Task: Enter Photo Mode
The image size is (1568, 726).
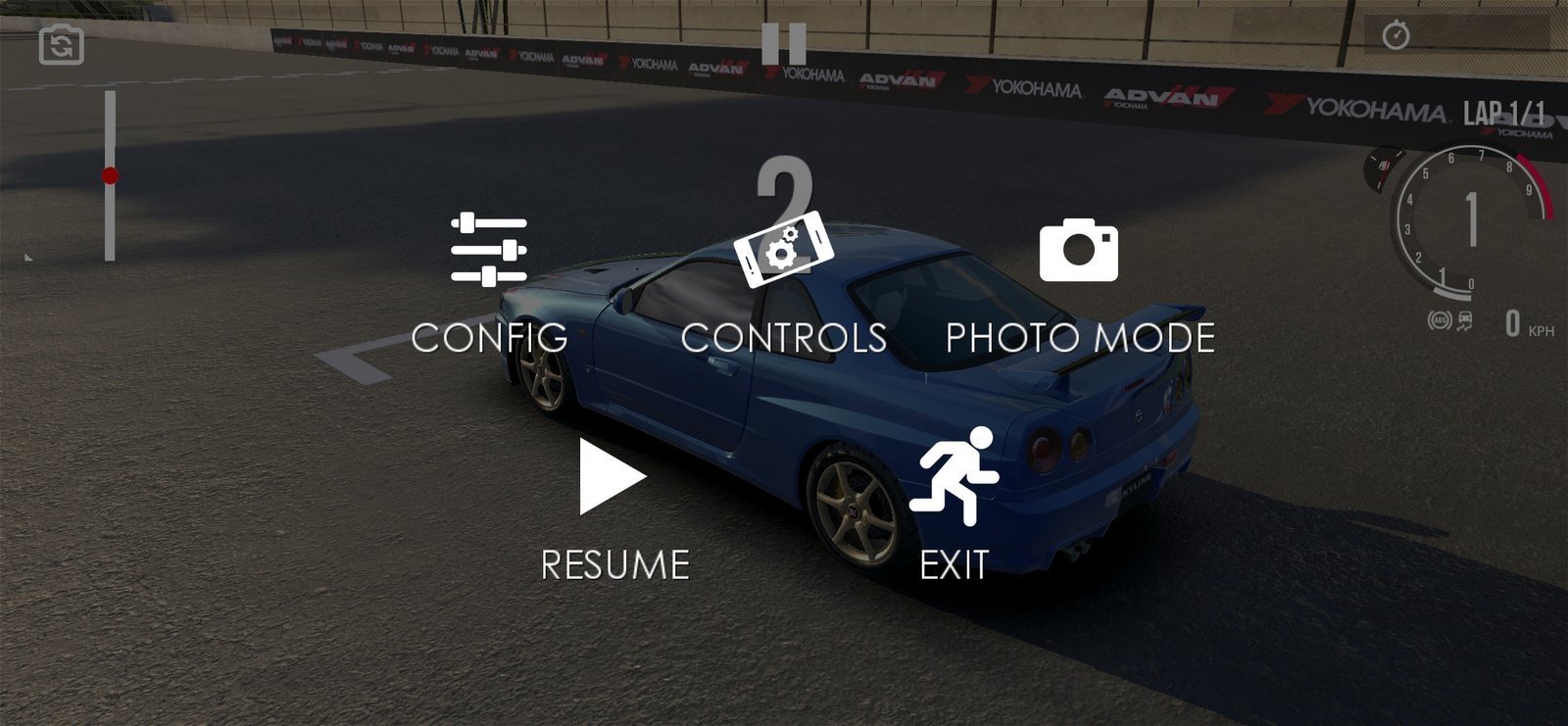Action: pyautogui.click(x=1079, y=282)
